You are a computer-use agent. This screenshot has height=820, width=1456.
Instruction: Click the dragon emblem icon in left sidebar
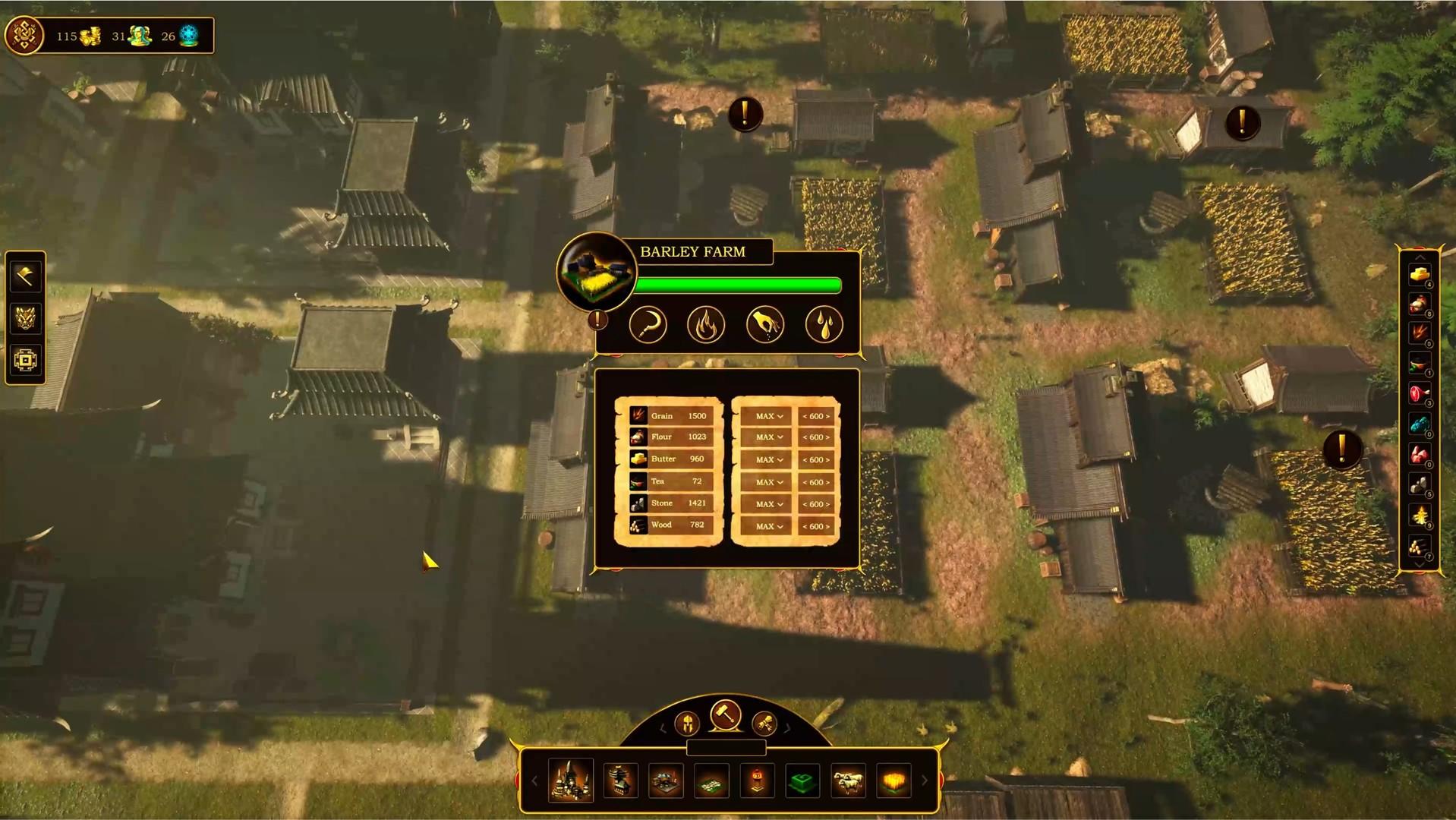[x=25, y=319]
